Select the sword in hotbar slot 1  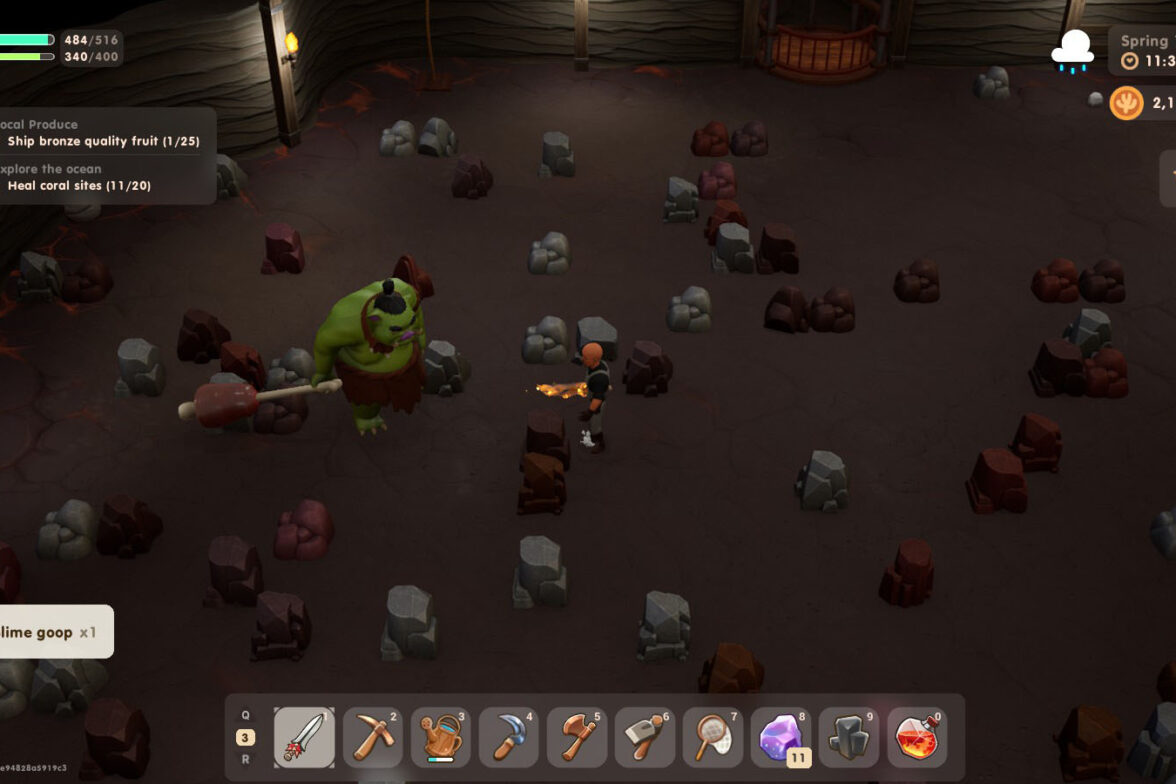coord(304,738)
